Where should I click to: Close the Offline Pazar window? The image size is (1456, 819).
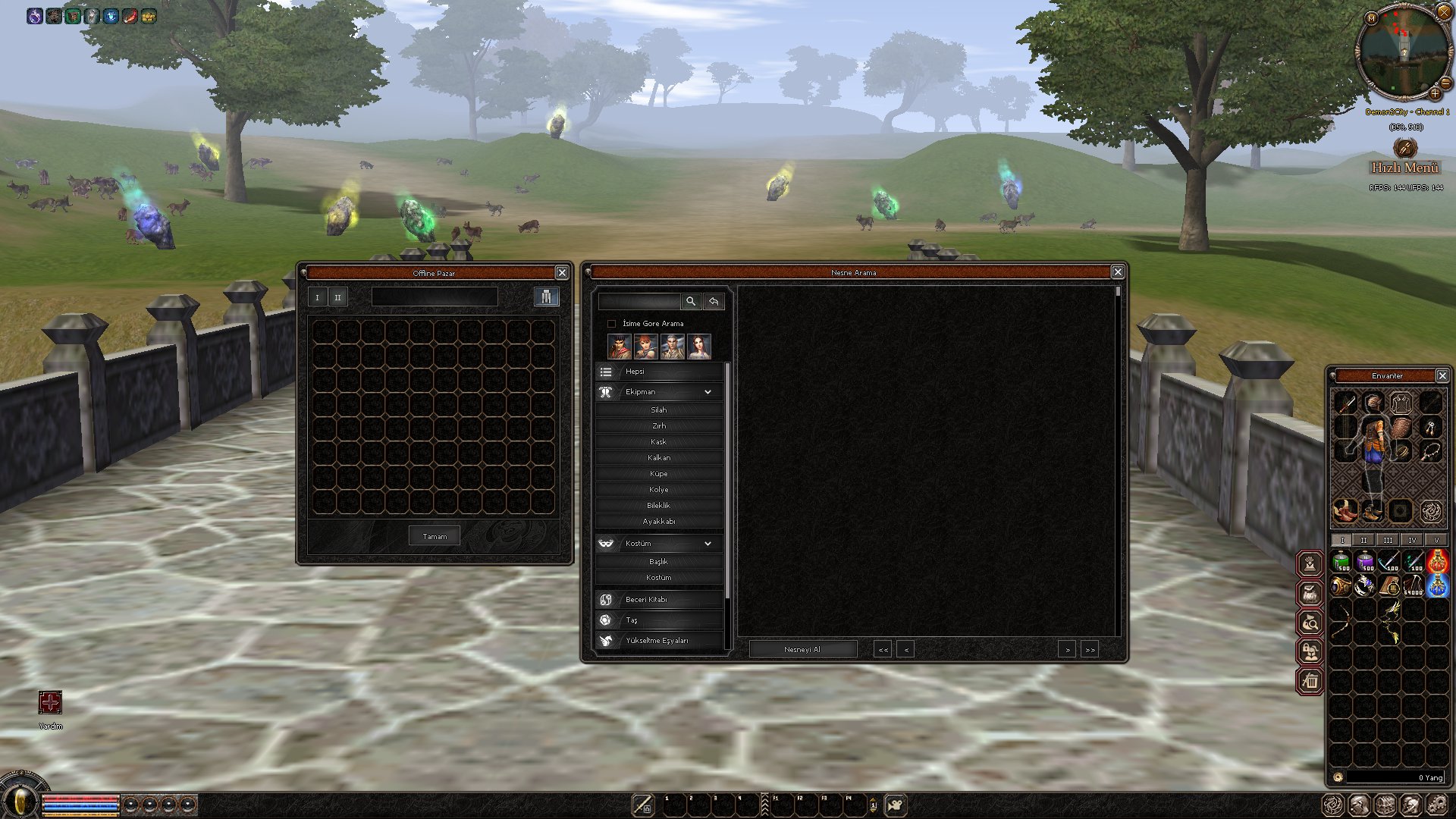click(562, 273)
